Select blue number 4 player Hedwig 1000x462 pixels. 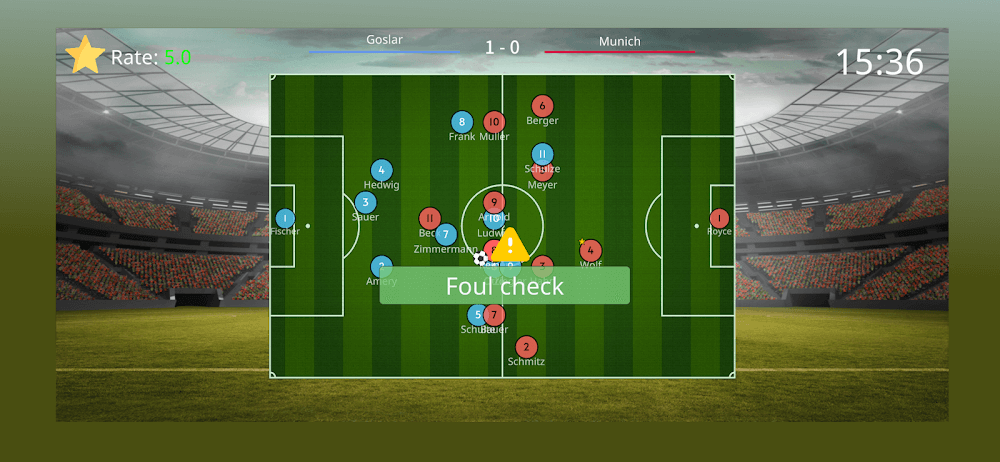(381, 171)
